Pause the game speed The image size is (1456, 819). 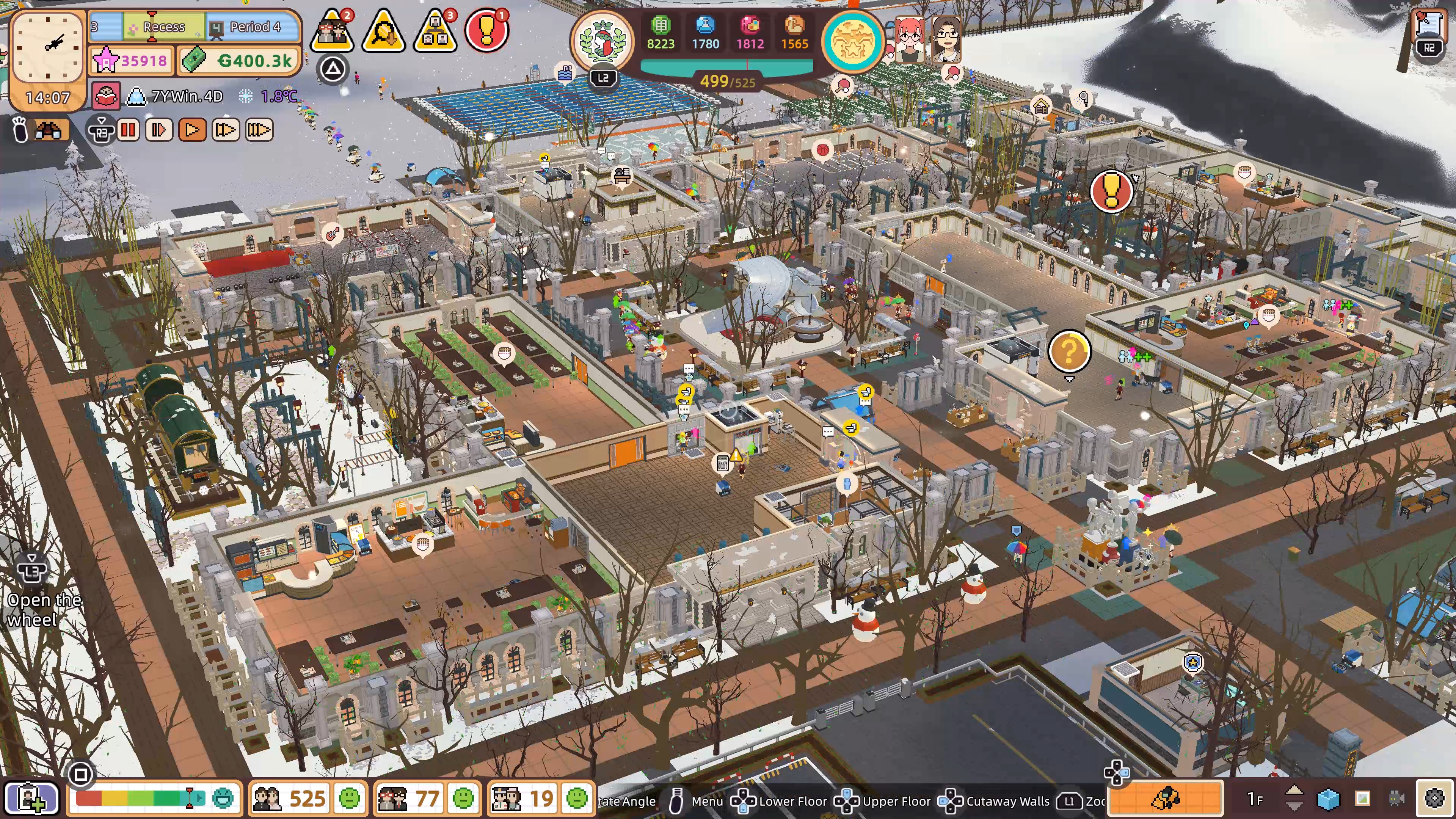coord(128,130)
